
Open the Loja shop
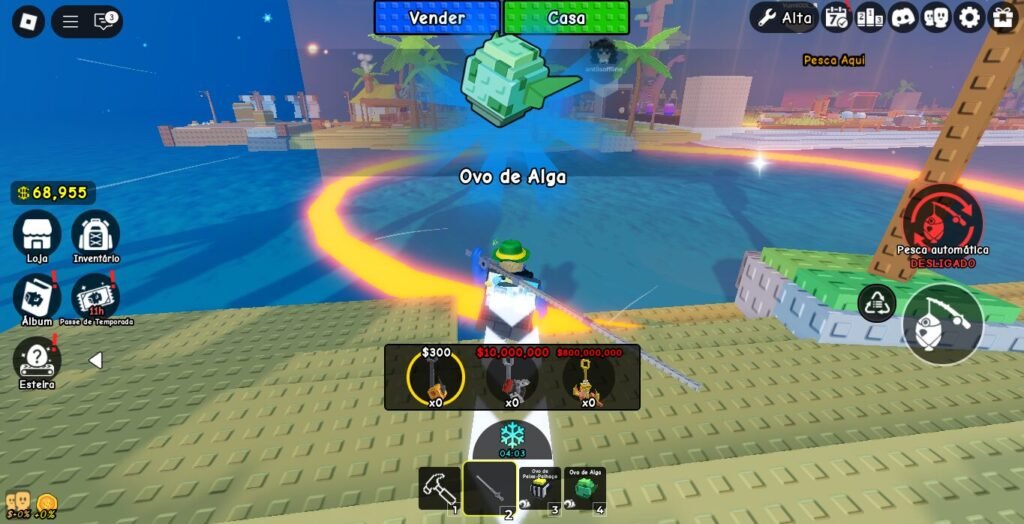37,235
